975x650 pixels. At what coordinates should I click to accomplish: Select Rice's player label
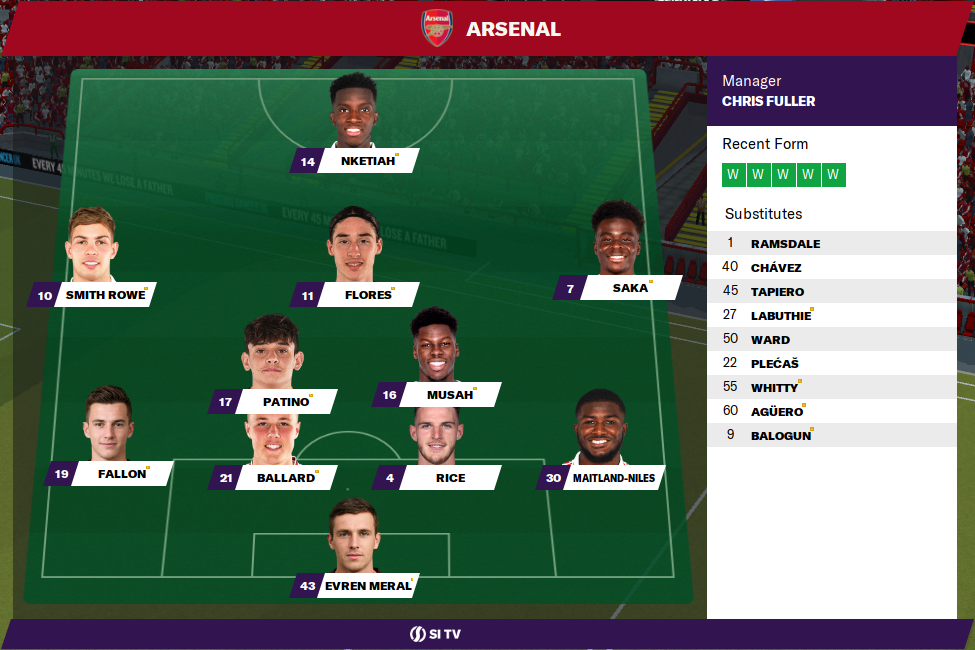tap(449, 478)
